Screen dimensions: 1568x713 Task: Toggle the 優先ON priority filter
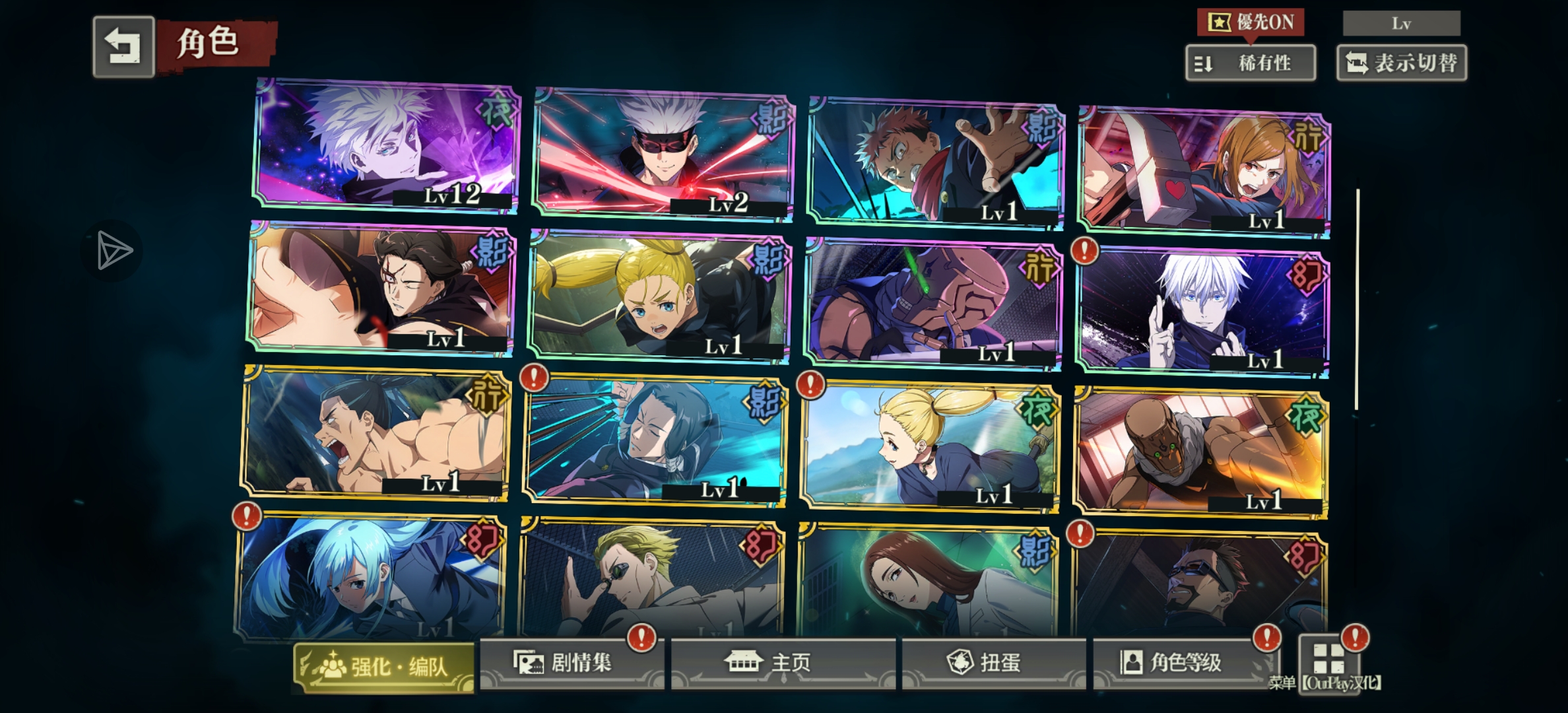pos(1250,22)
